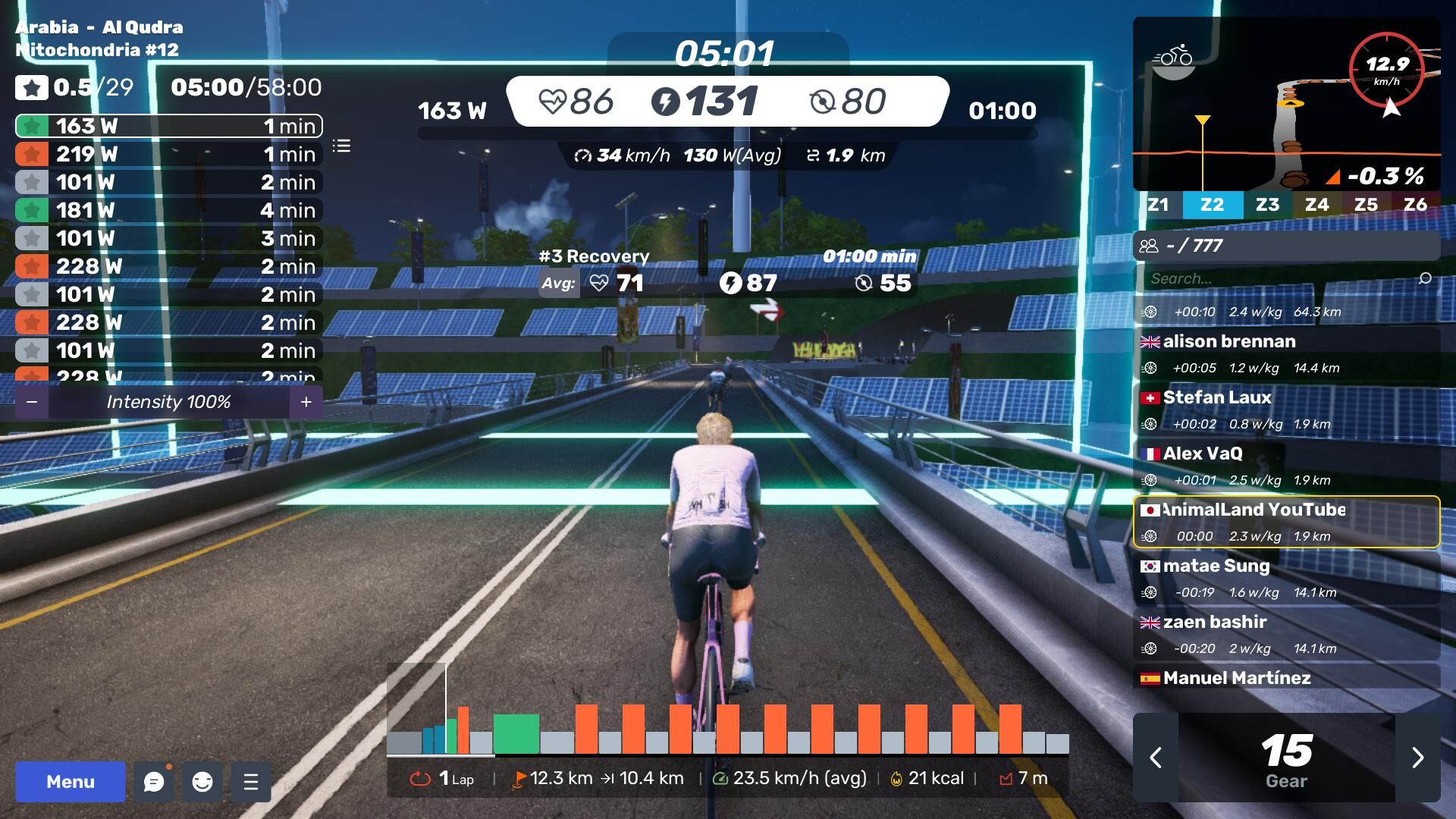Open the smiley emote picker
This screenshot has height=819, width=1456.
coord(202,781)
